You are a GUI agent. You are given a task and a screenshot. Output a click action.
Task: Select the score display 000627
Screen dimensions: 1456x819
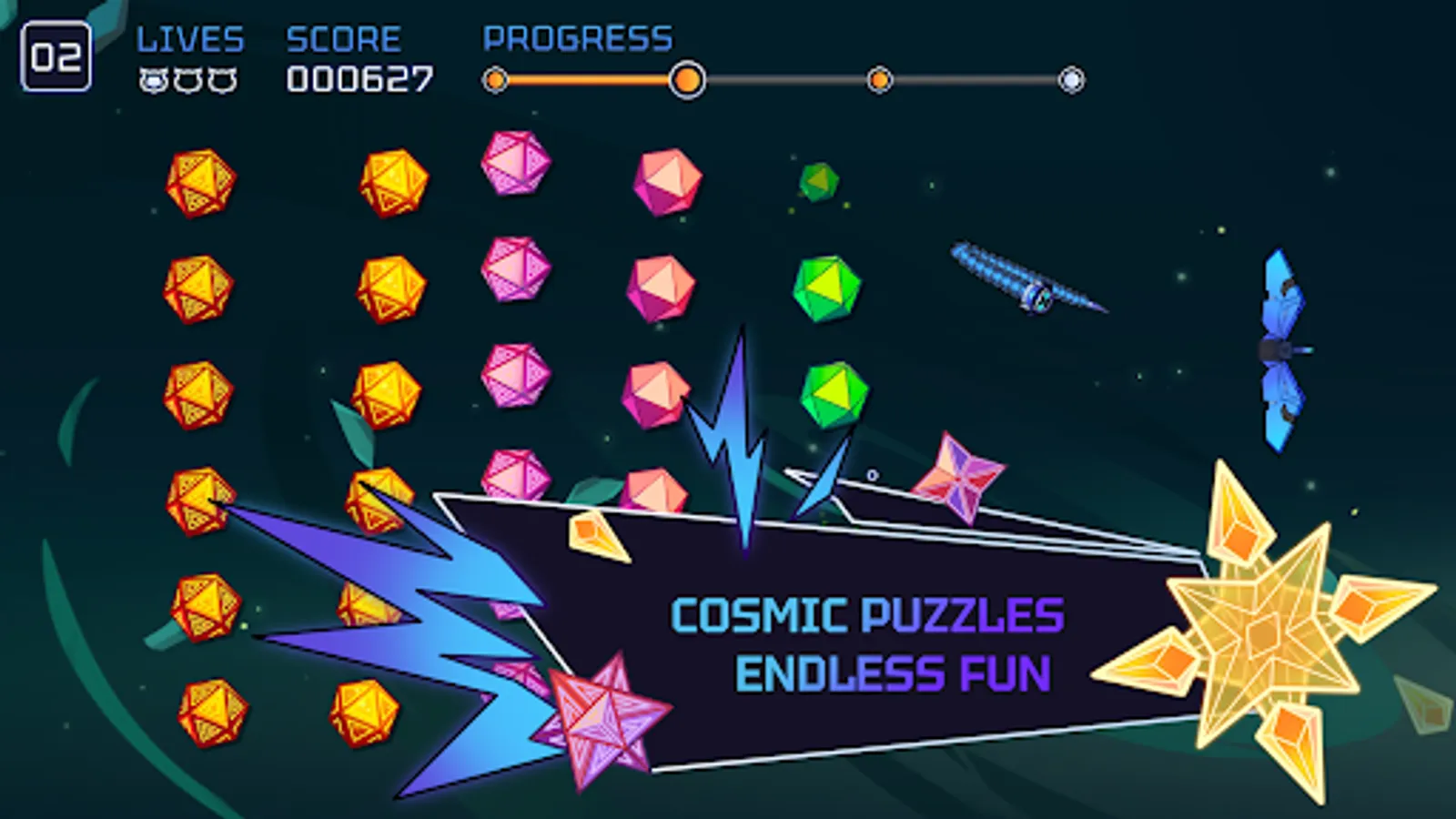click(359, 80)
